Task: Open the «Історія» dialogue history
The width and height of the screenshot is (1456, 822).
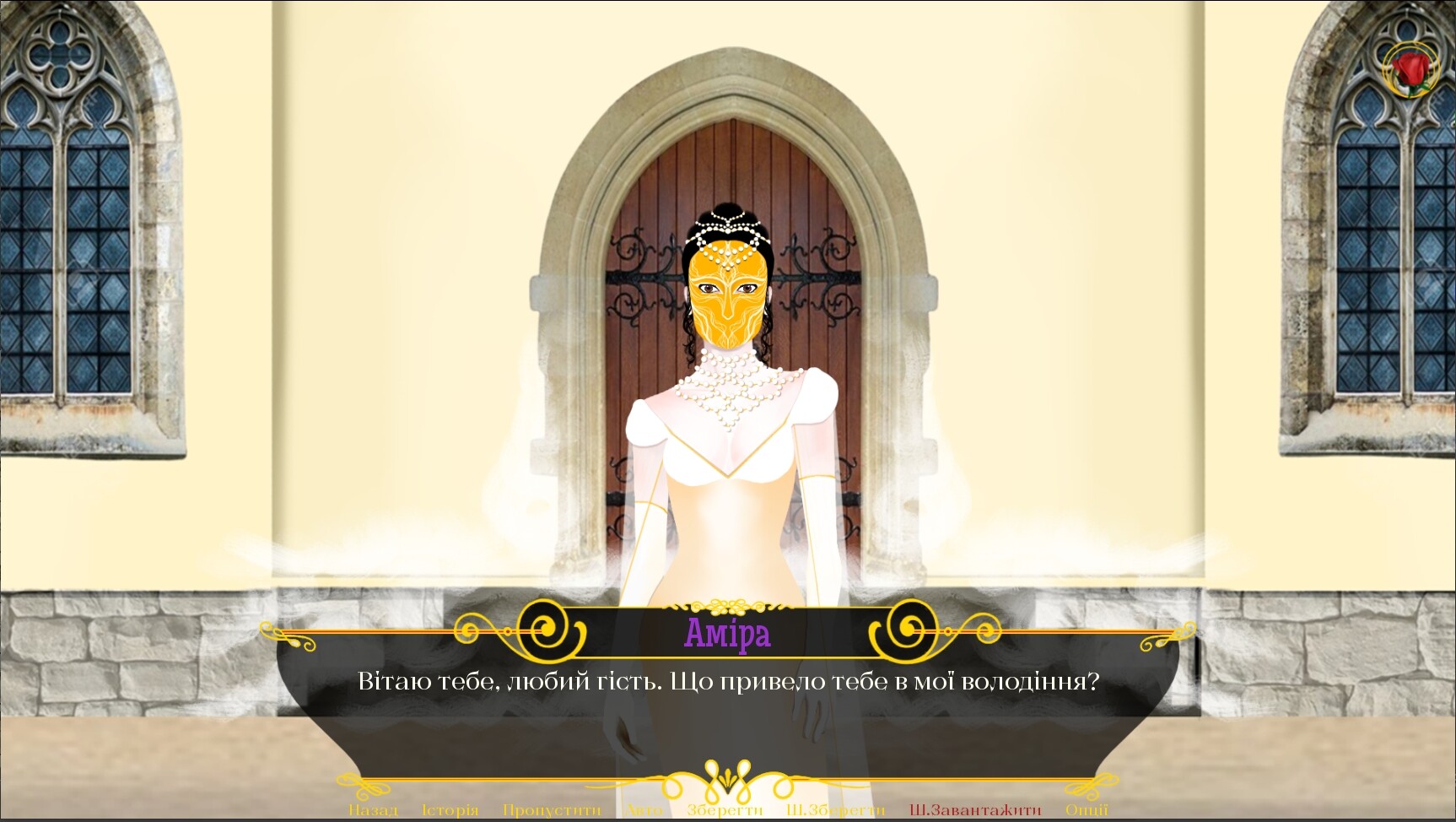Action: [x=448, y=808]
